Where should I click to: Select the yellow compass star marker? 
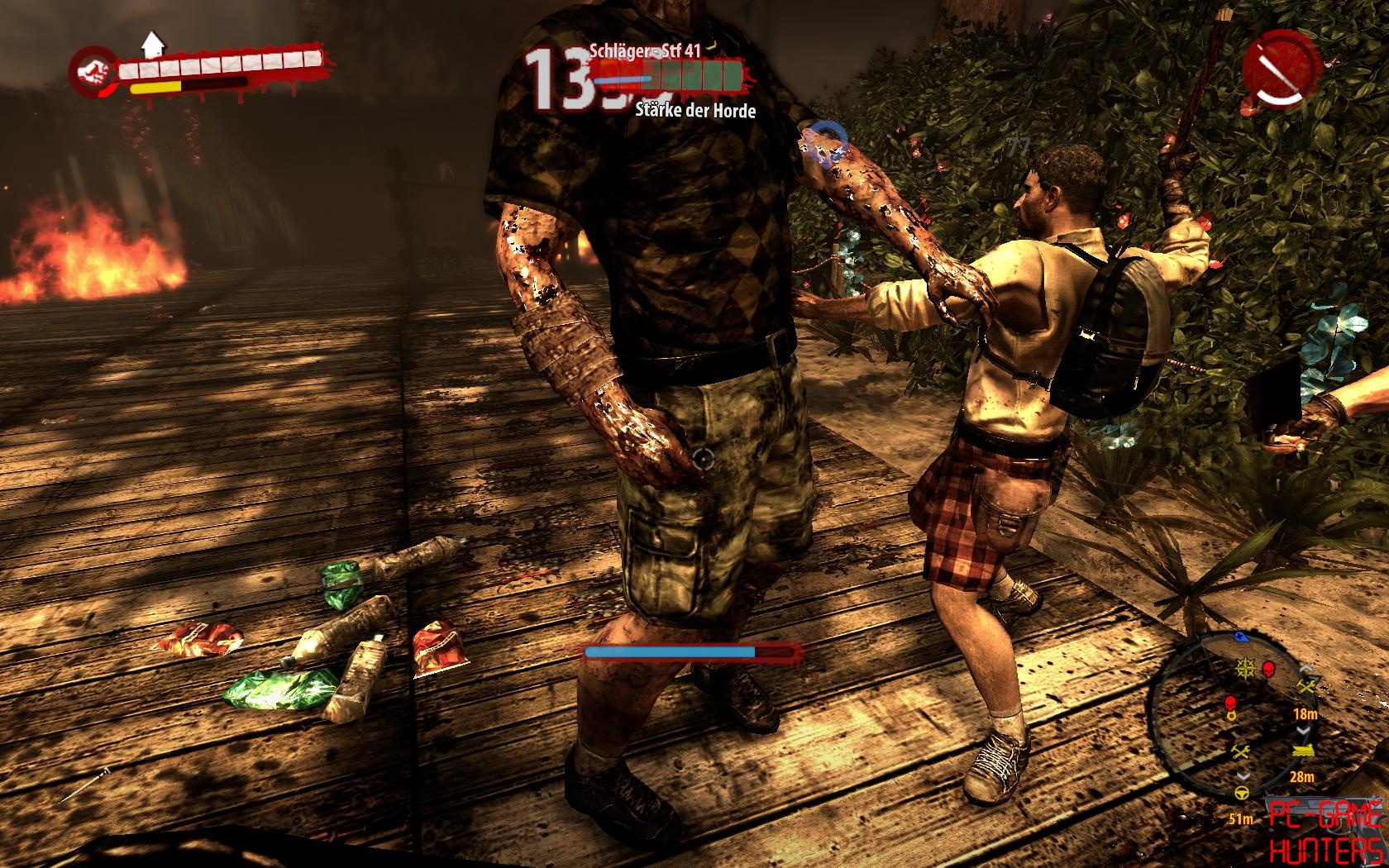1244,668
